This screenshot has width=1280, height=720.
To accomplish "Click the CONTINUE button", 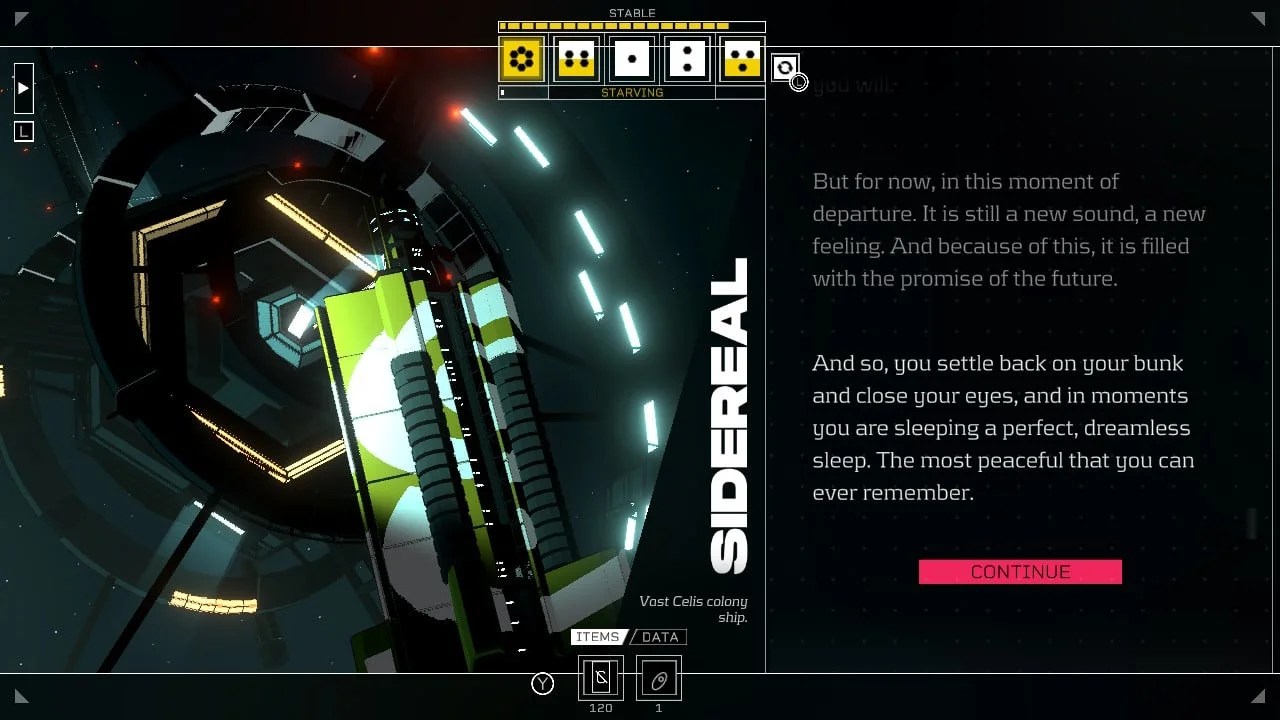I will (1020, 571).
